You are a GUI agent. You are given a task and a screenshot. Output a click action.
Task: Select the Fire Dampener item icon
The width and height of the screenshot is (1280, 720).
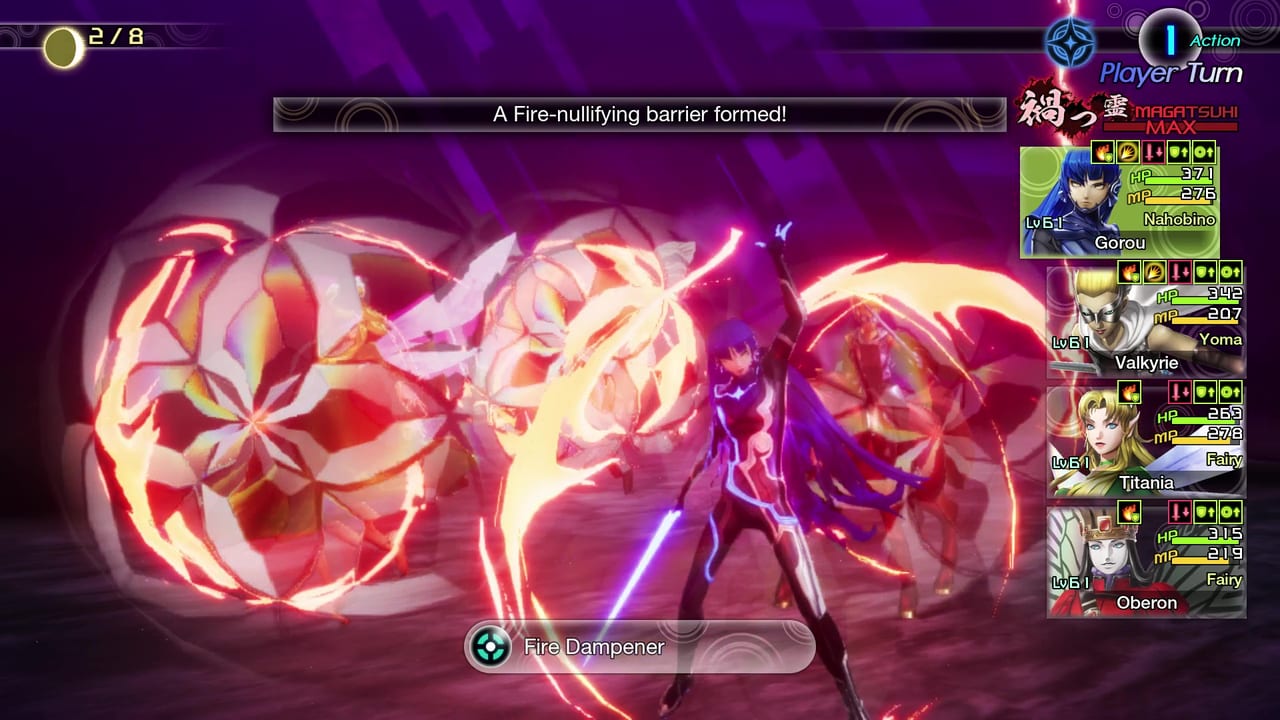tap(488, 647)
